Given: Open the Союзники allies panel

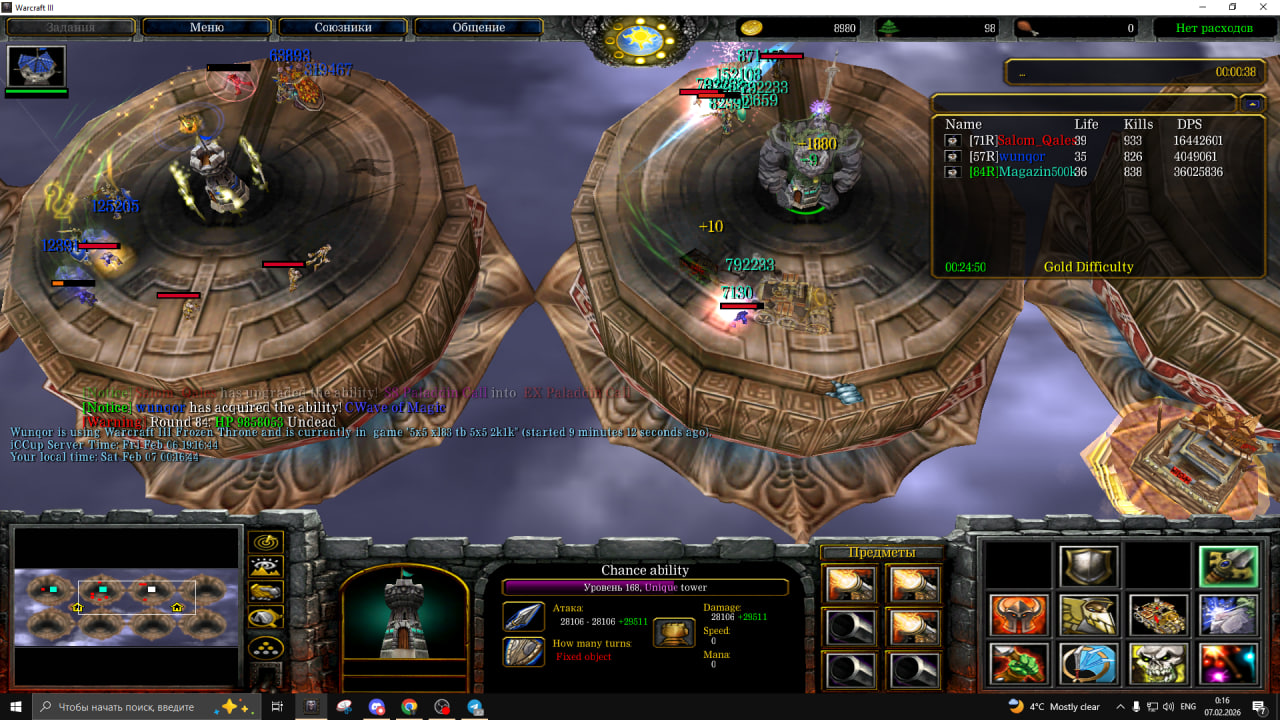Looking at the screenshot, I should click(343, 27).
